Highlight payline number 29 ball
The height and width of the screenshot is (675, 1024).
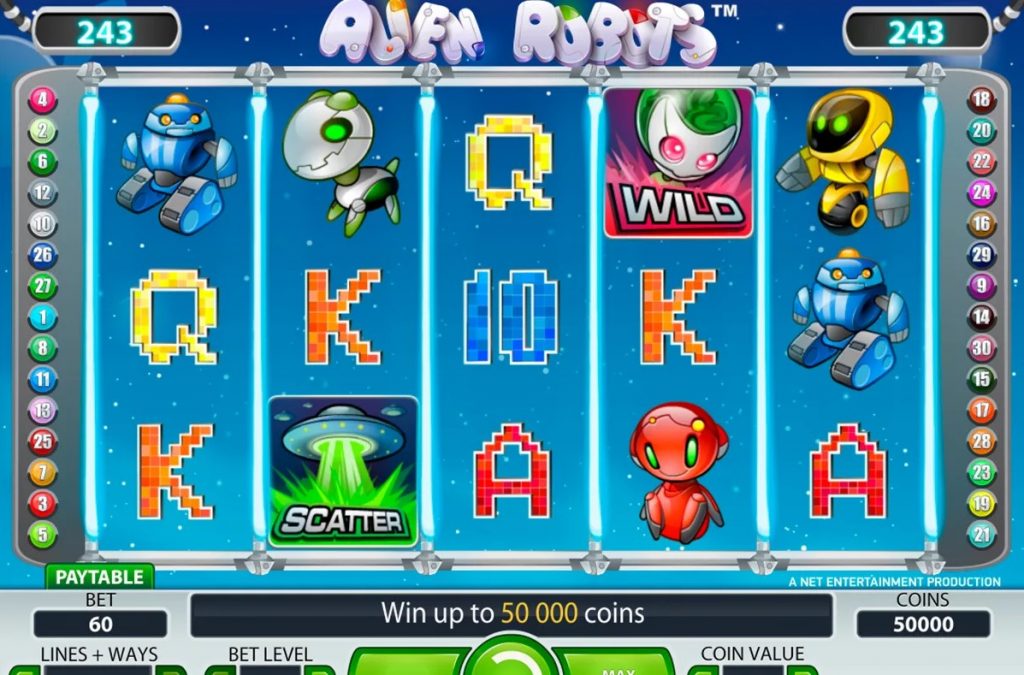[981, 255]
